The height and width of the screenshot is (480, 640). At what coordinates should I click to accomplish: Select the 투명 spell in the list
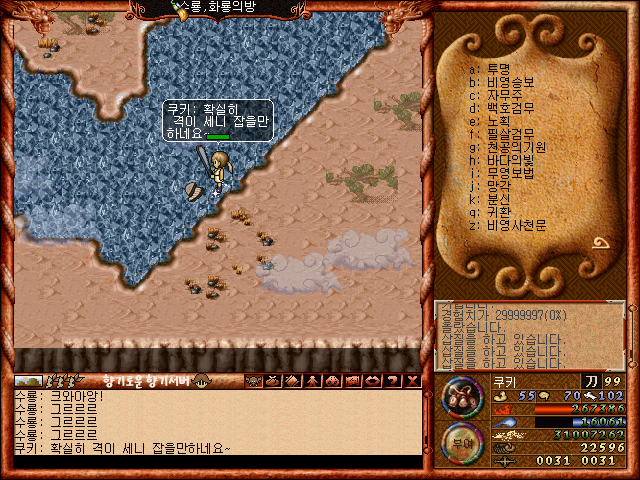tap(497, 69)
